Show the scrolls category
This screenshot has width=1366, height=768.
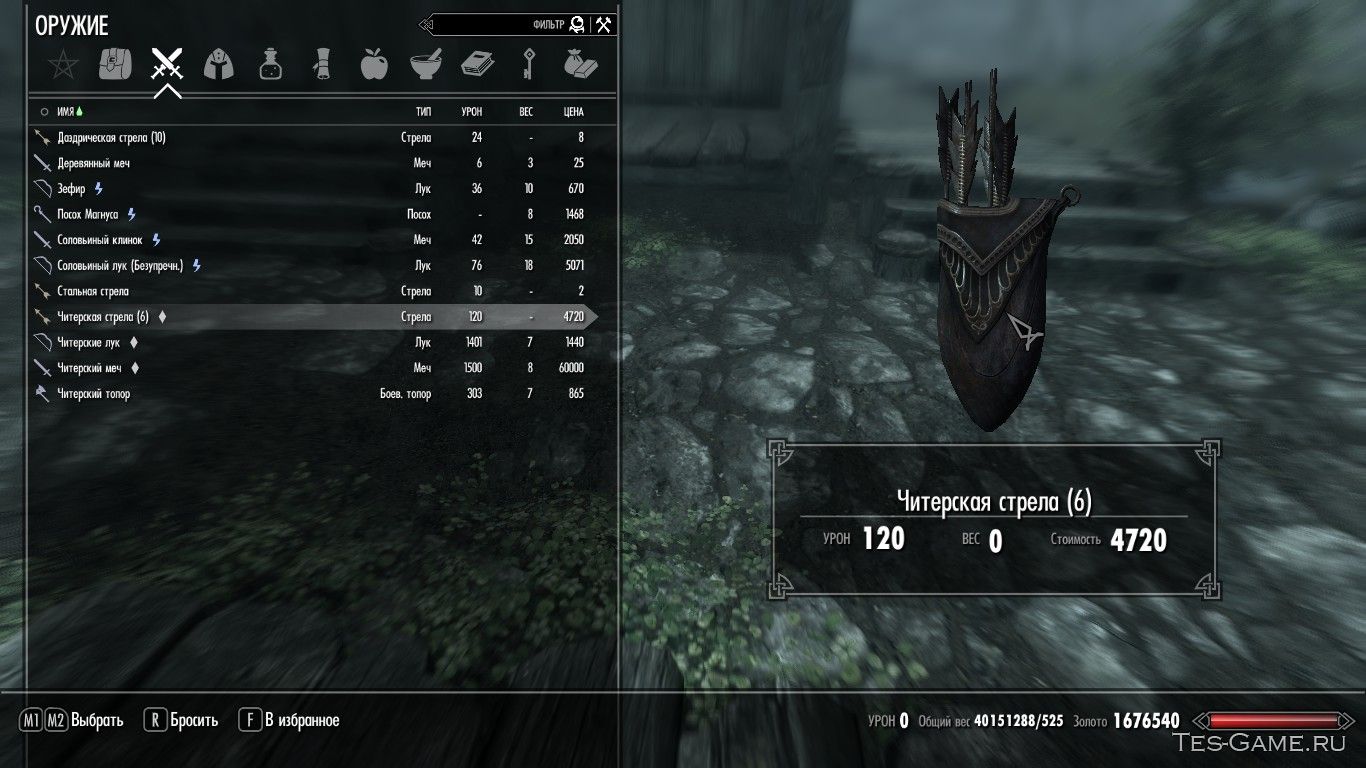pyautogui.click(x=322, y=66)
